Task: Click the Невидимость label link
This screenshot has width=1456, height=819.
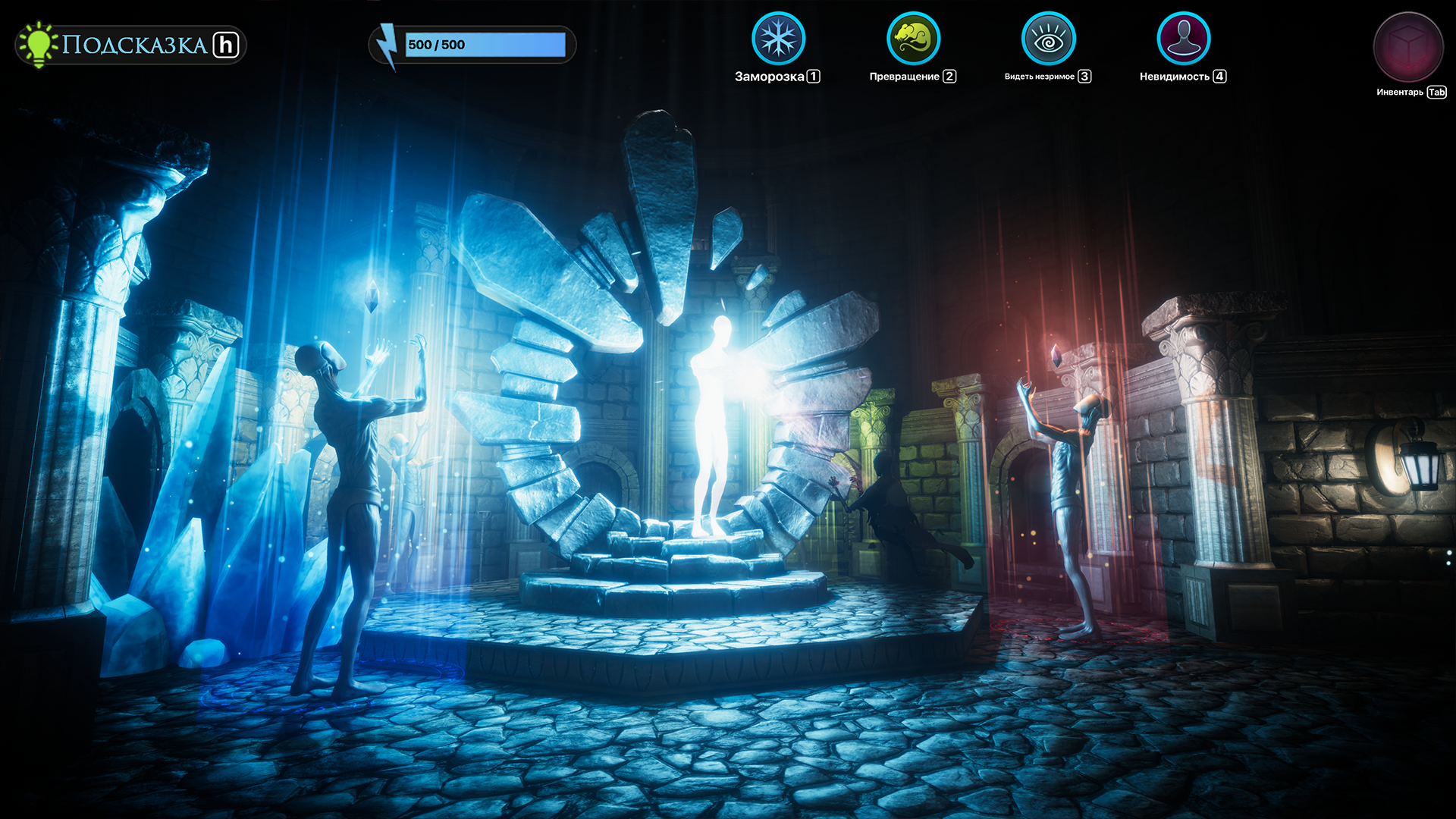Action: pyautogui.click(x=1175, y=76)
